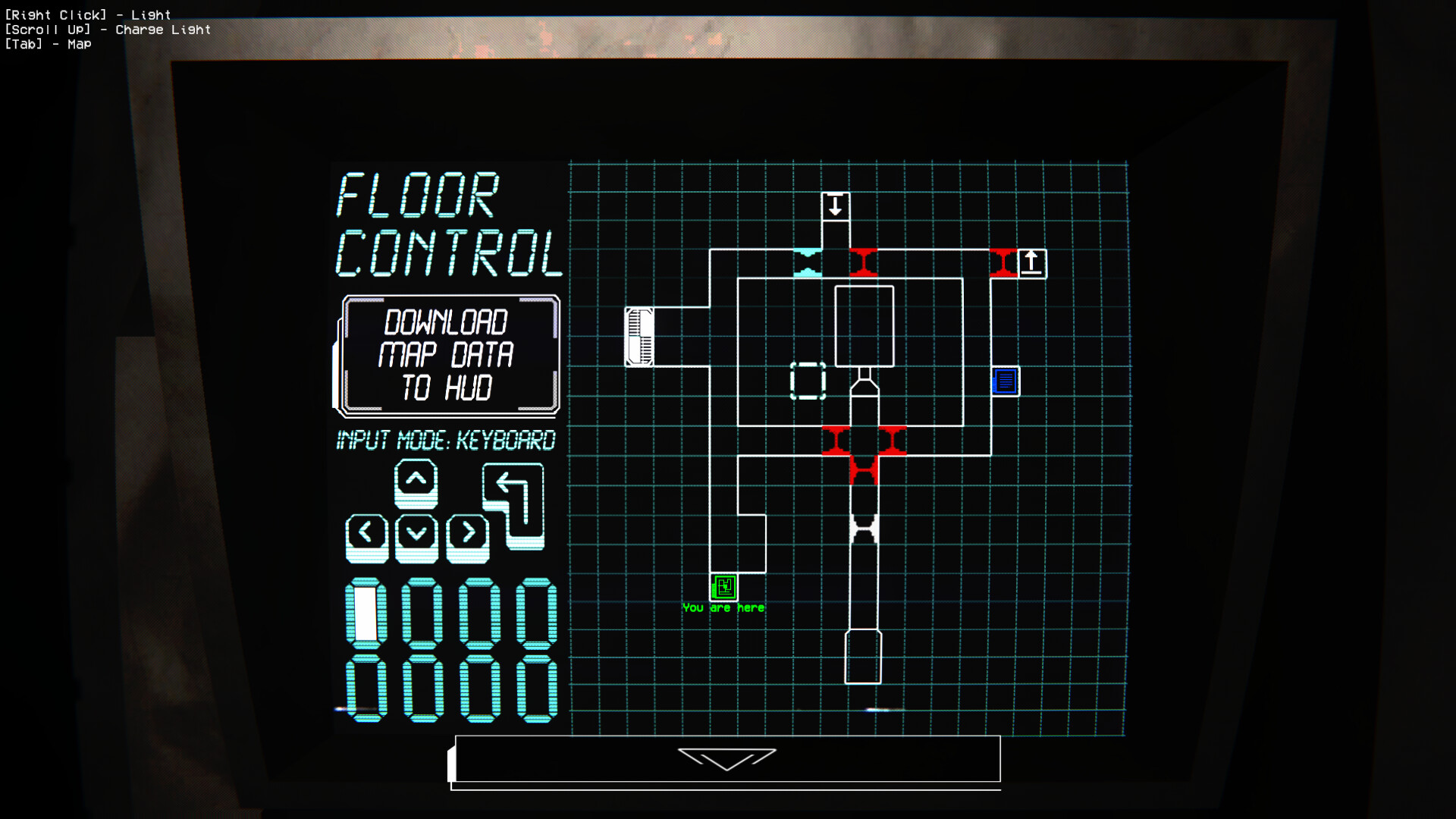Open the down arrow key control

click(x=414, y=534)
